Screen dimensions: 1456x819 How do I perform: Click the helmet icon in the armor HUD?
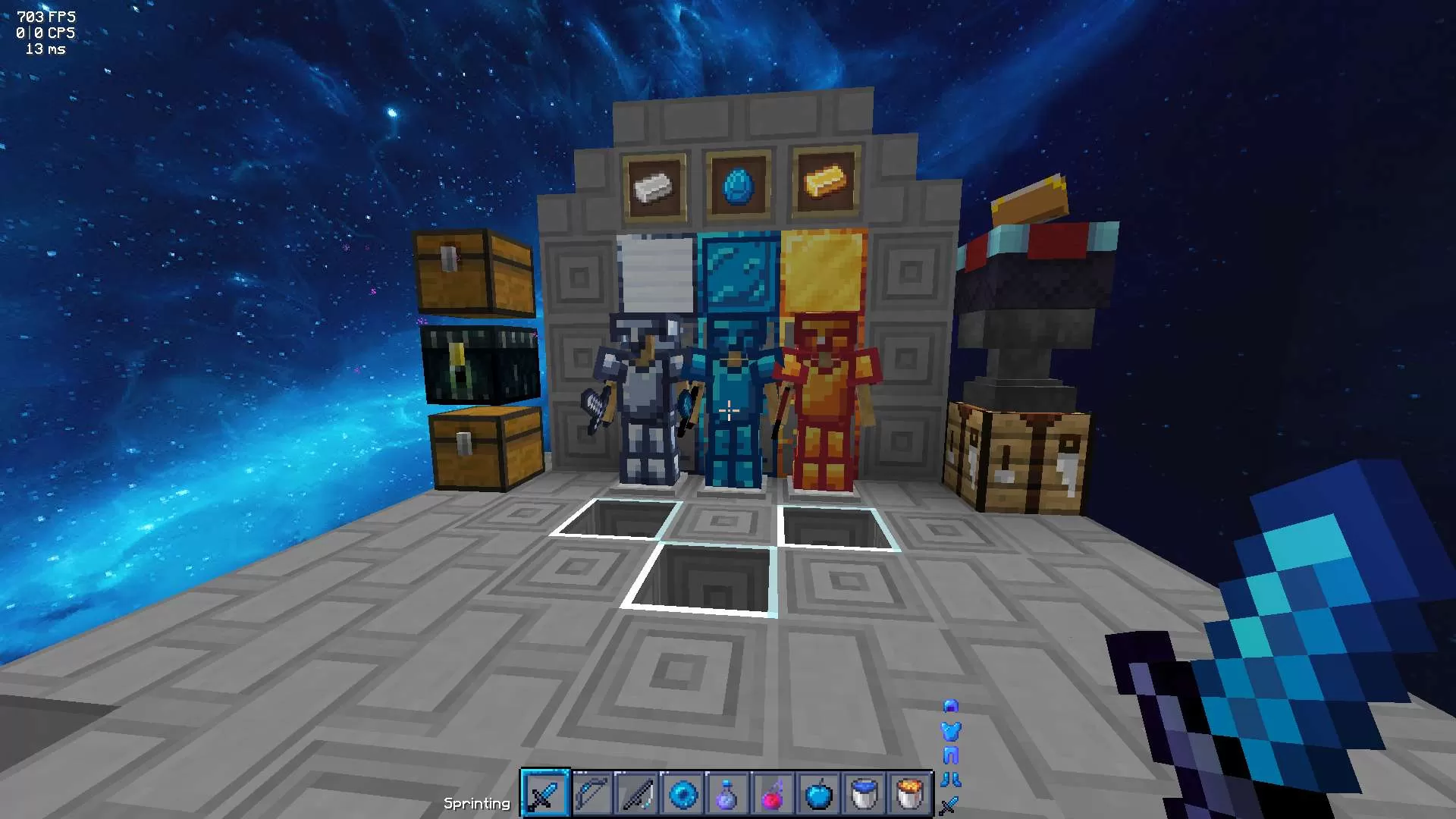click(950, 707)
